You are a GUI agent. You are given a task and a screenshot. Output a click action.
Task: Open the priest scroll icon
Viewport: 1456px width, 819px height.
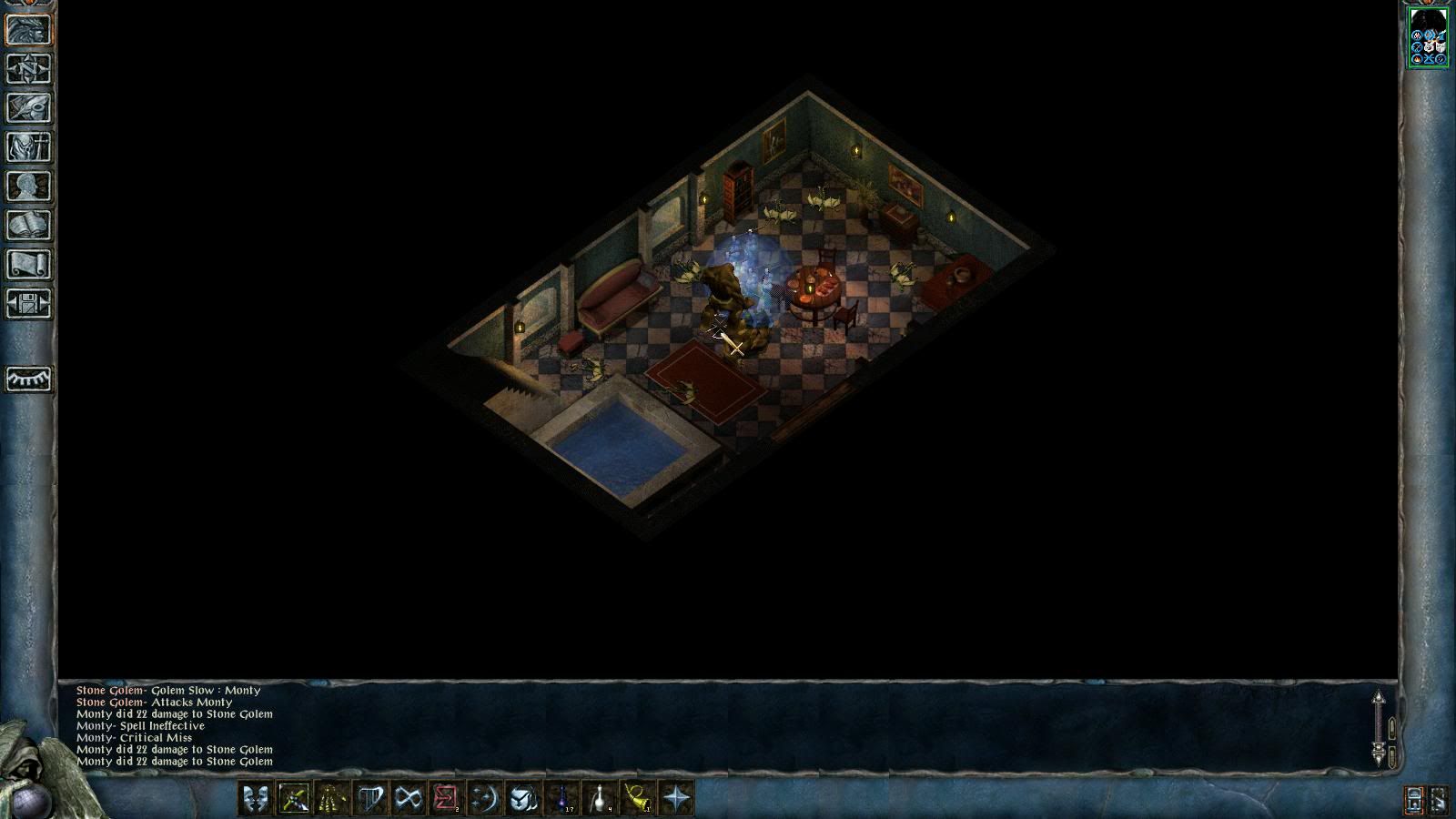coord(29,265)
